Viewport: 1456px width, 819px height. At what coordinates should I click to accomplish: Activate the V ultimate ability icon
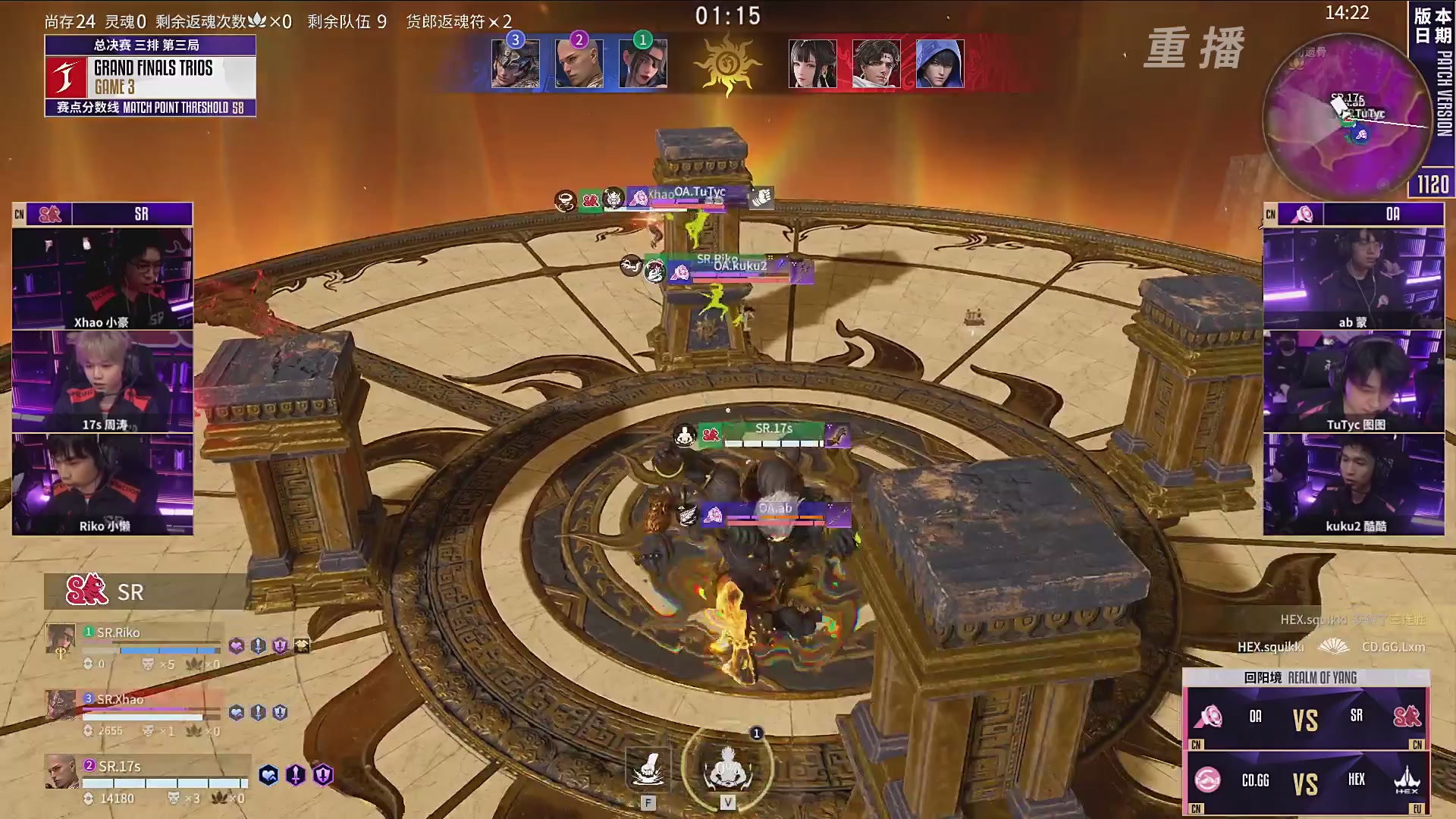[727, 767]
